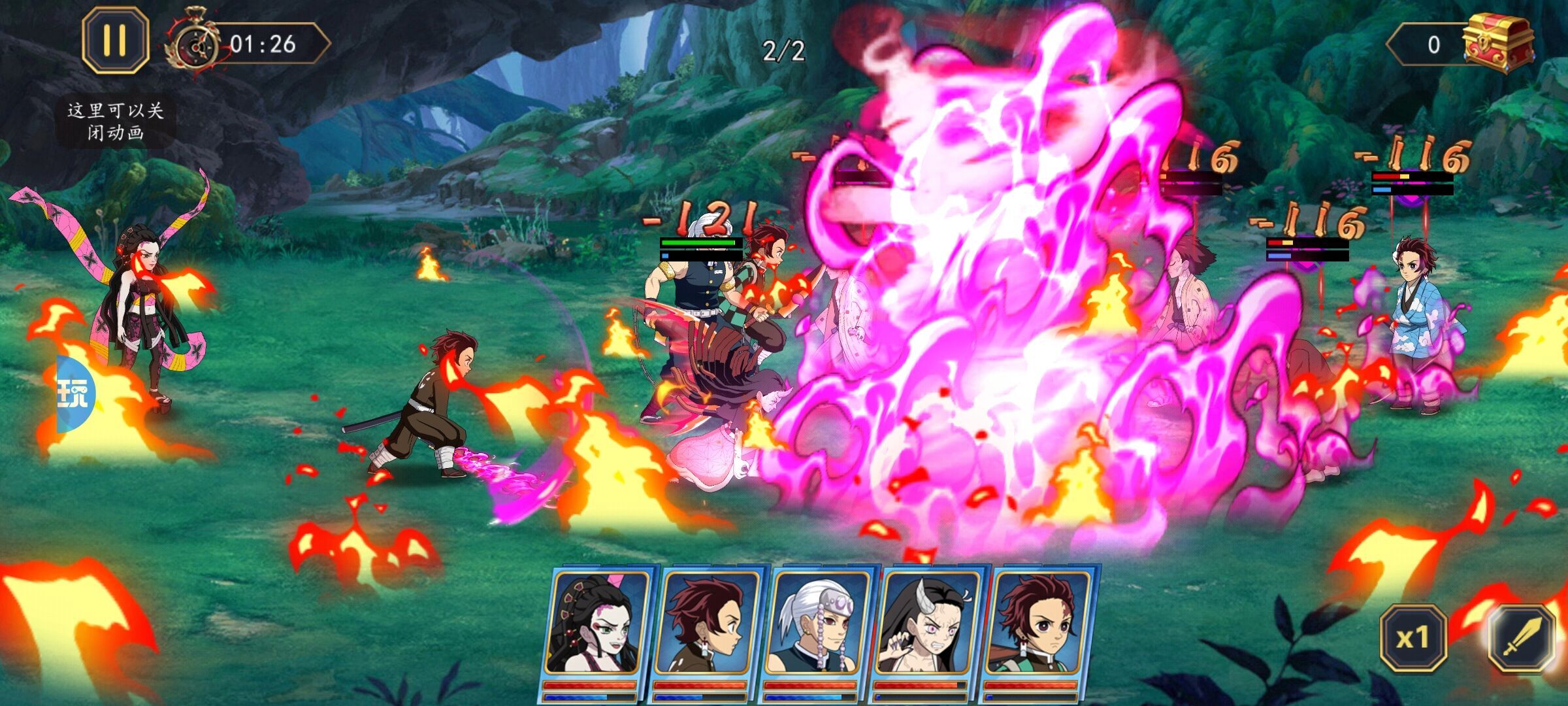Toggle the x1 battle speed button
This screenshot has height=706, width=1568.
pyautogui.click(x=1413, y=637)
